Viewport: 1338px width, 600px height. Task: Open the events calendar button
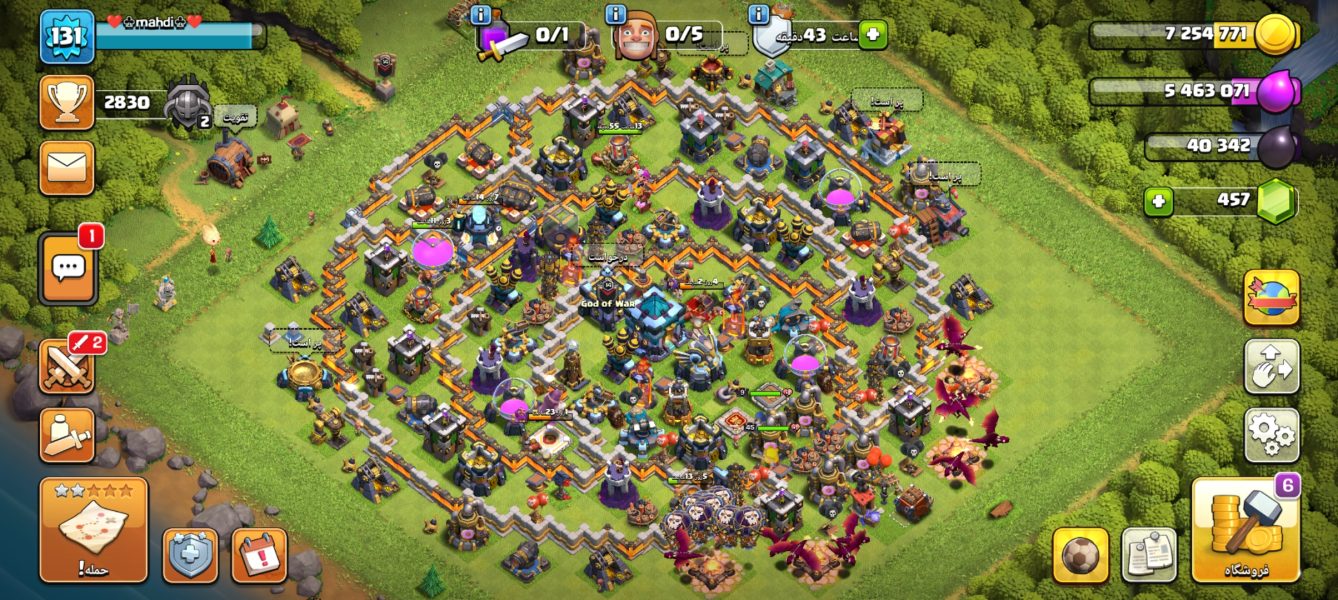(x=259, y=555)
